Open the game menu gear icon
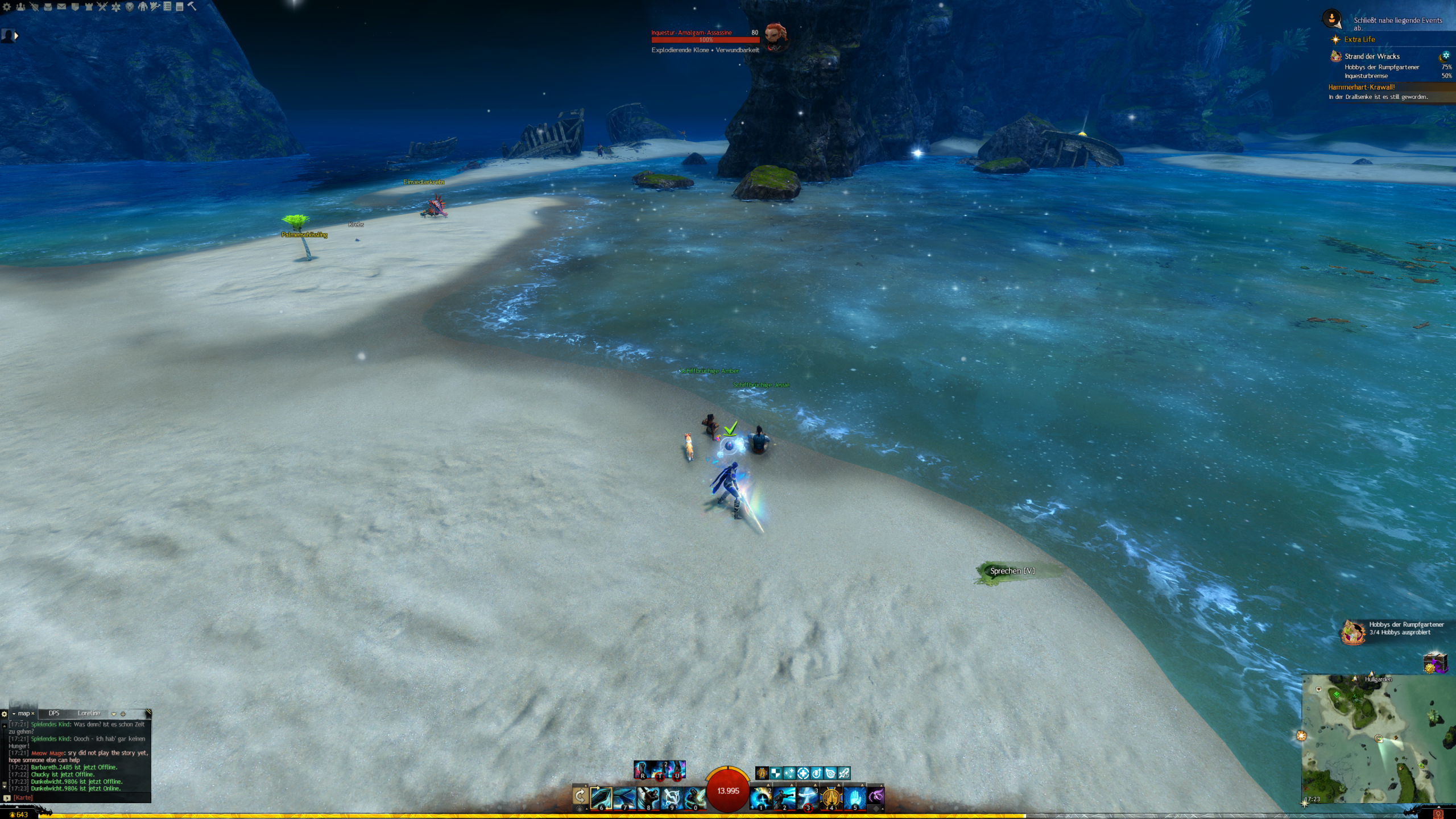This screenshot has width=1456, height=819. (x=7, y=7)
